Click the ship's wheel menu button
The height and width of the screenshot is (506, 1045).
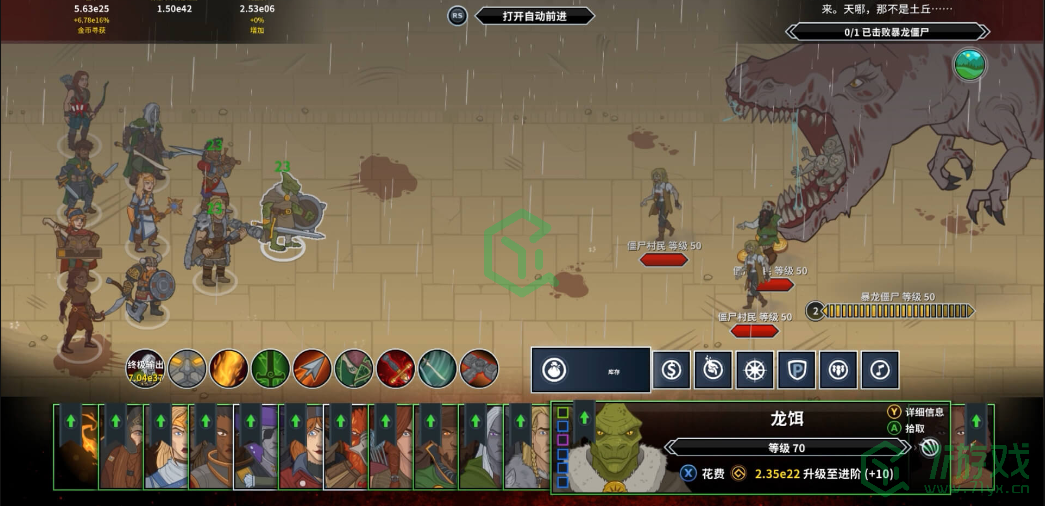click(755, 370)
